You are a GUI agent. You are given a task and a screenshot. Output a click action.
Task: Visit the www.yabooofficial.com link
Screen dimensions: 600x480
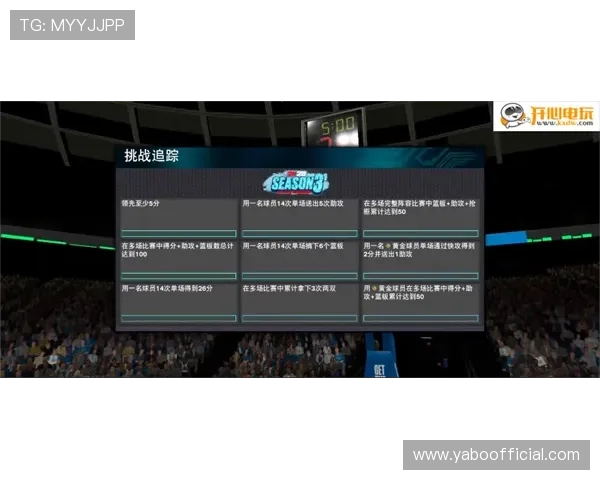pos(496,455)
